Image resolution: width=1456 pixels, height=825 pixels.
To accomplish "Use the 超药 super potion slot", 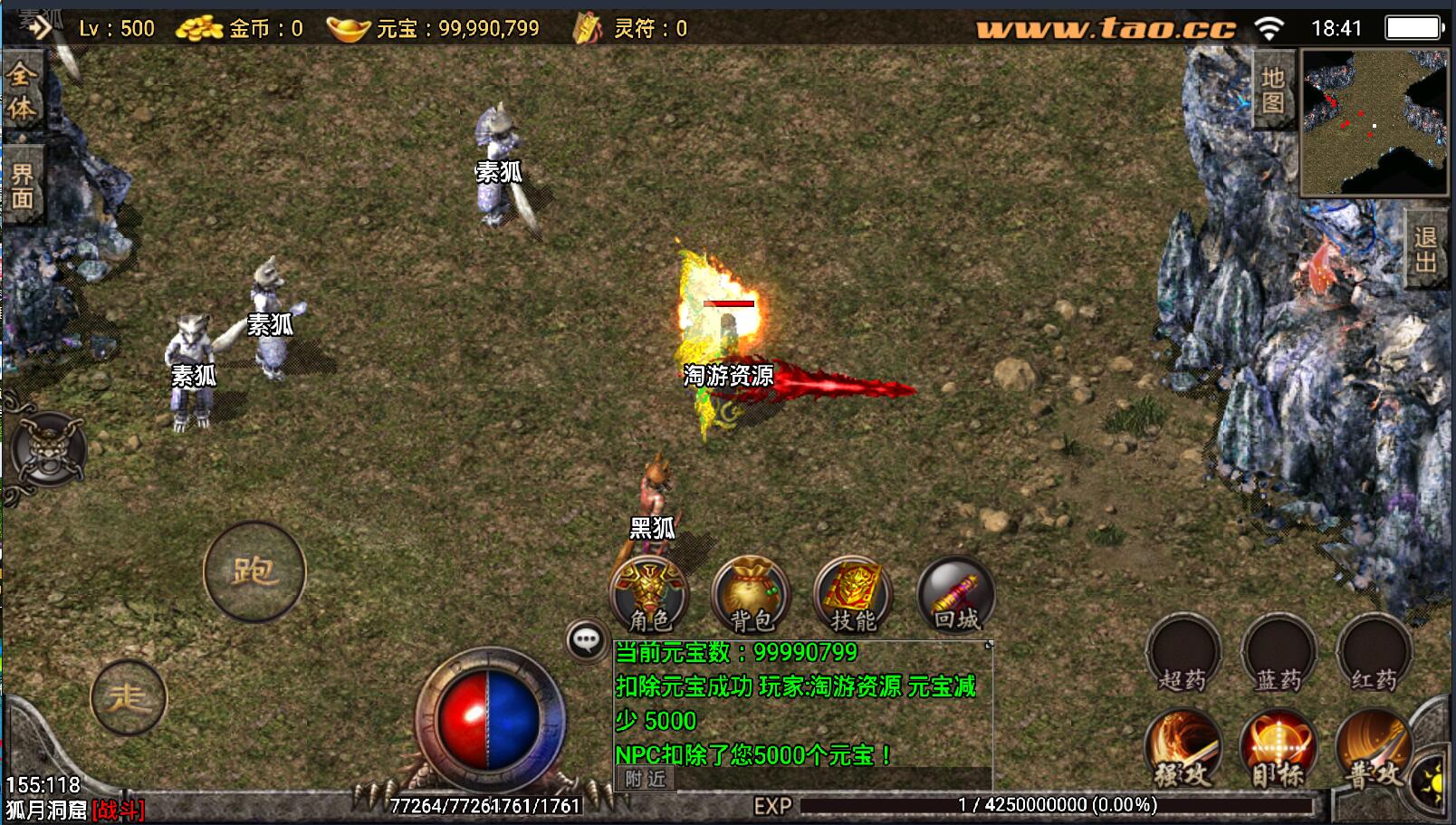I will [1183, 653].
